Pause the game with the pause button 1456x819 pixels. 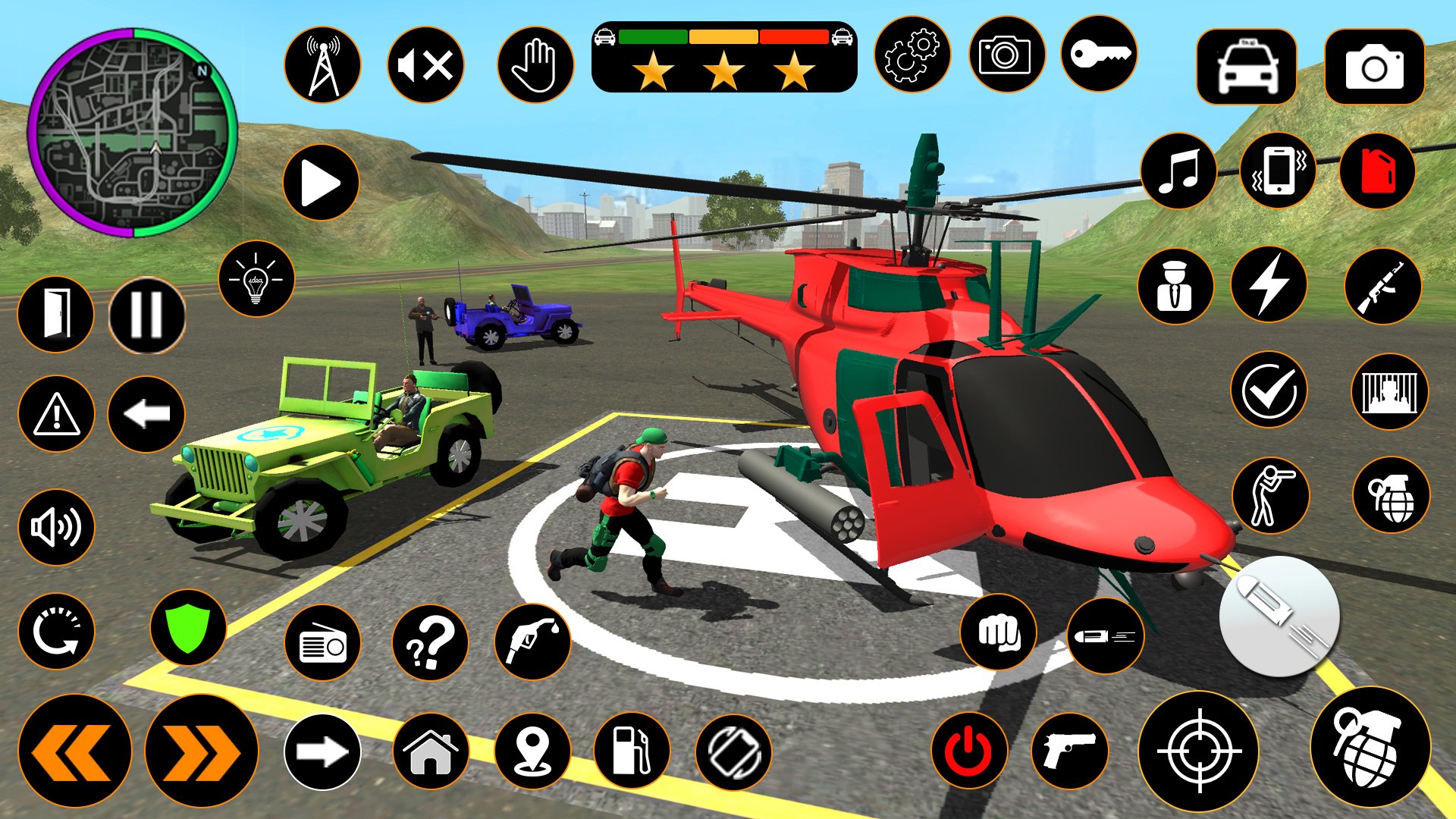(x=147, y=315)
